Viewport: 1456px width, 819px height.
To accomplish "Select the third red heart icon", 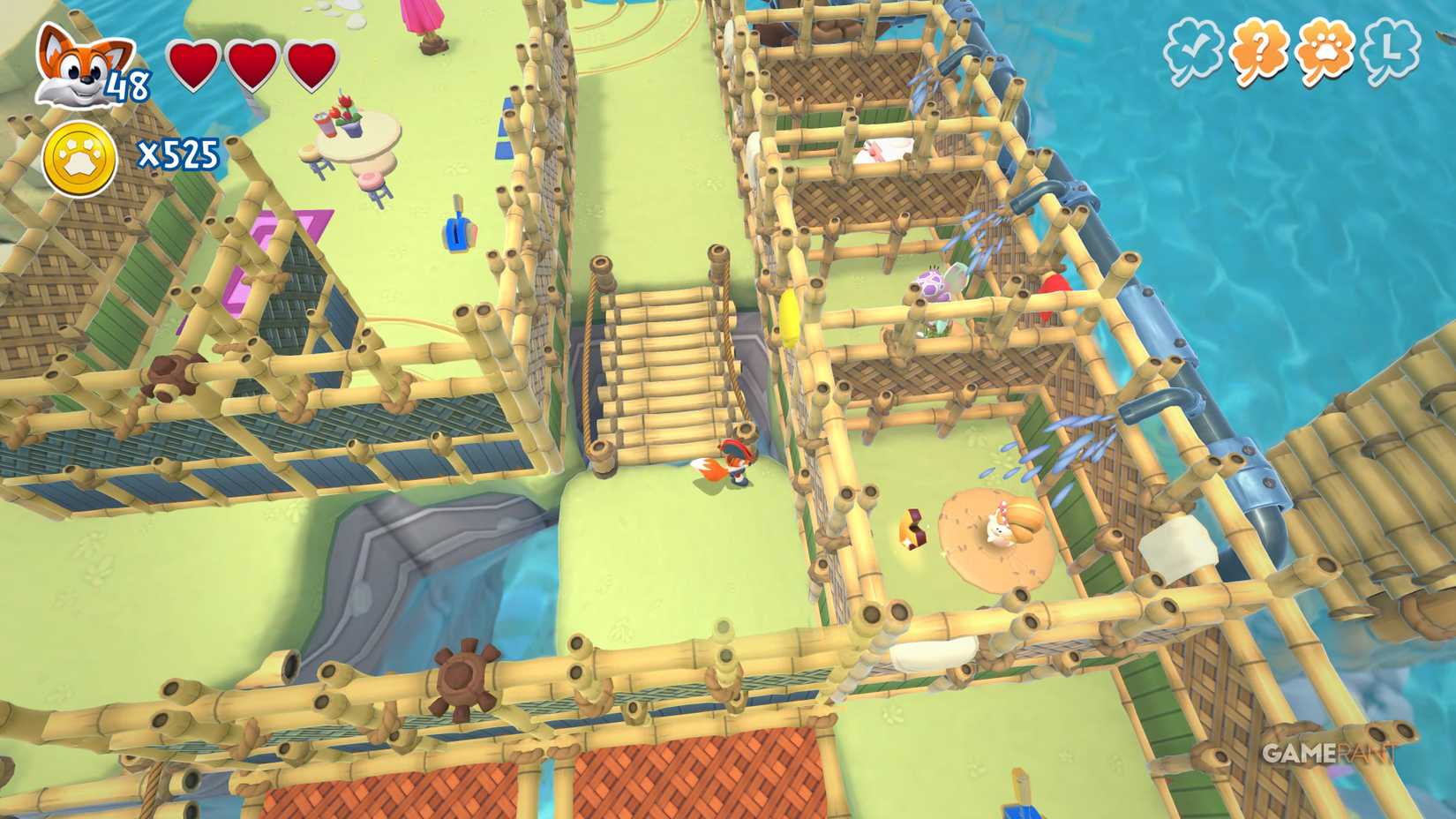I will tap(310, 64).
